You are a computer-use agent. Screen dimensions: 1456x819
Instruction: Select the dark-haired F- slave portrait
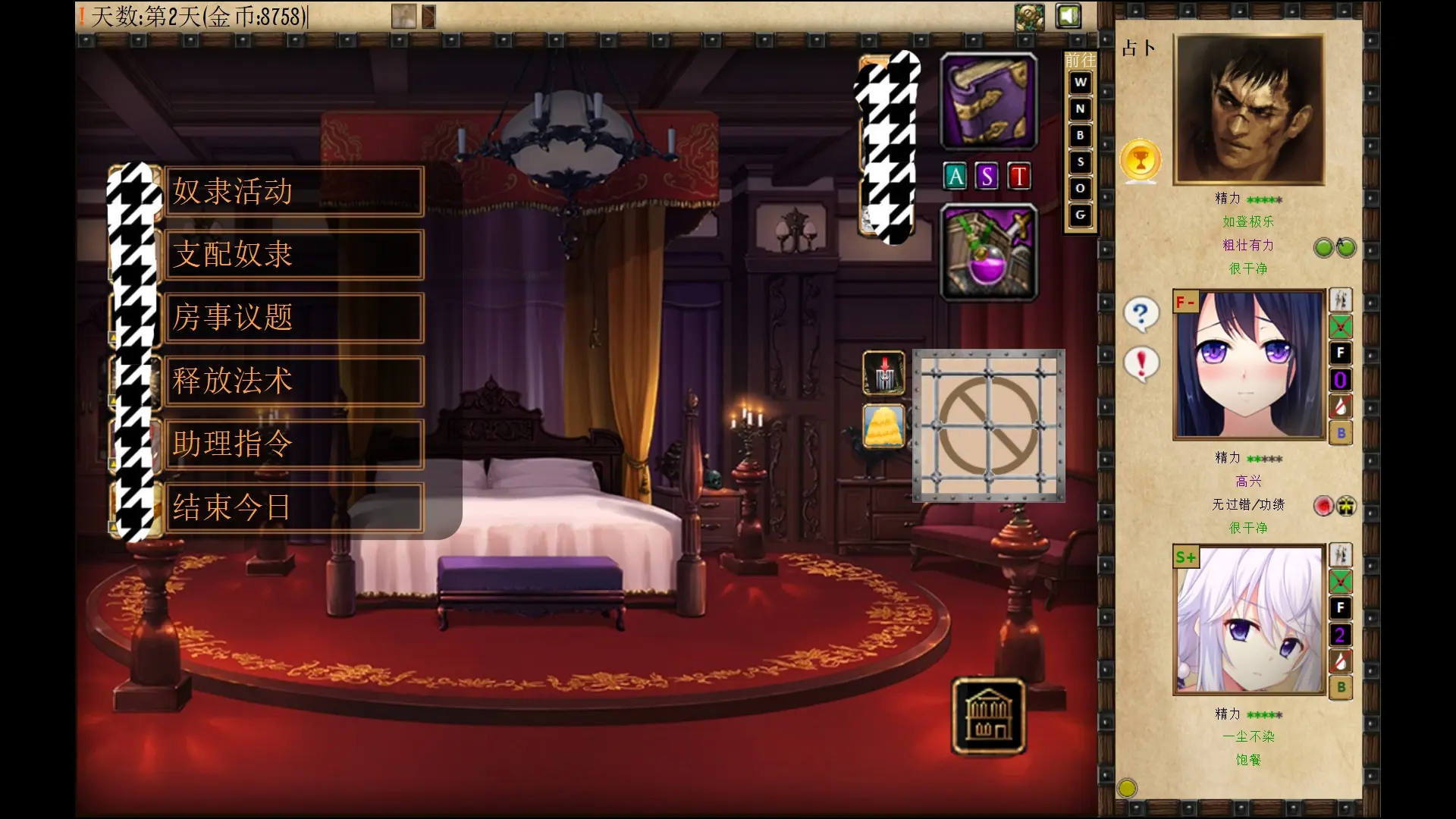point(1248,364)
